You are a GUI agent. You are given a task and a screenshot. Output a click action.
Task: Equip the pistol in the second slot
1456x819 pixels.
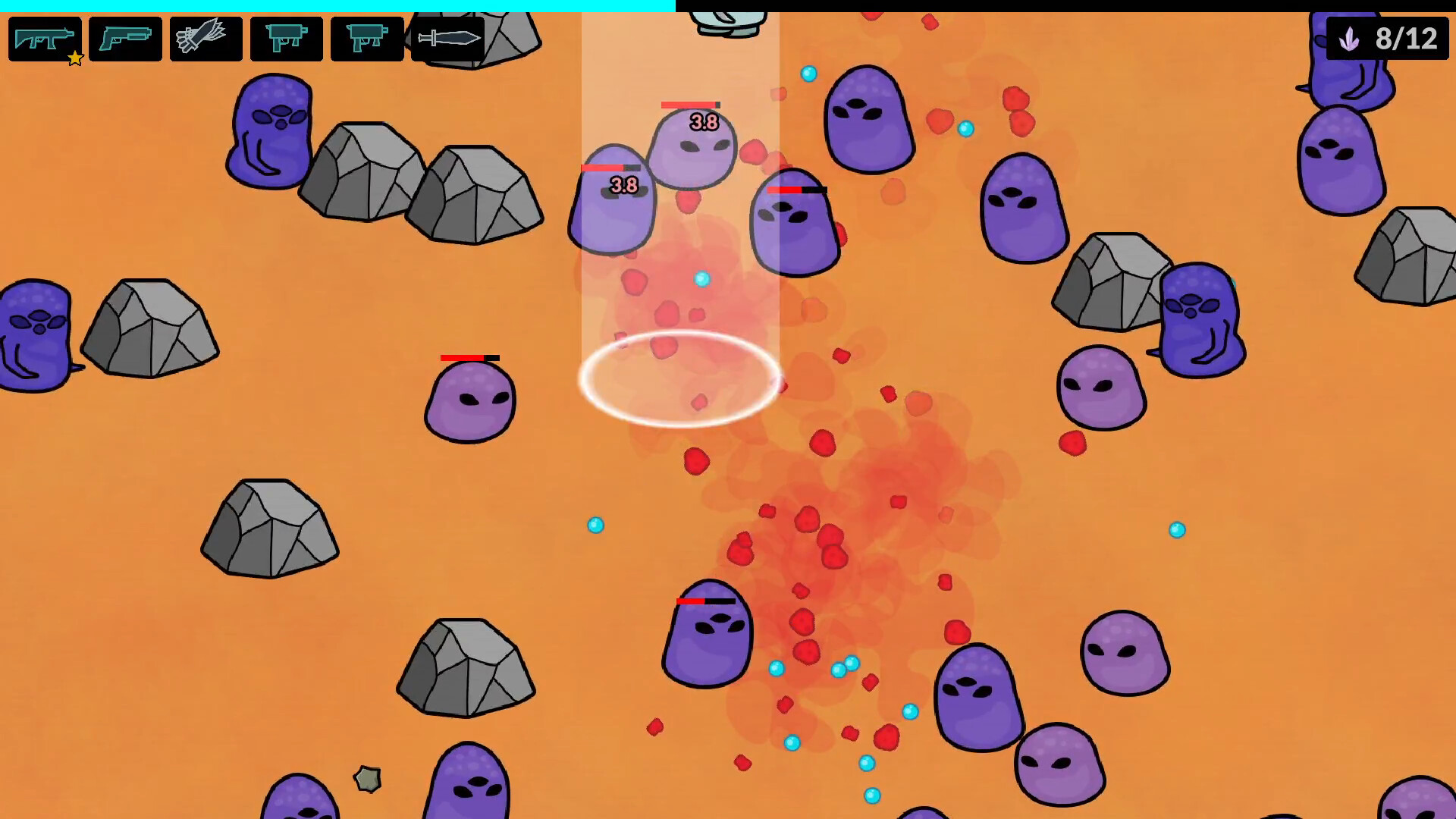125,39
